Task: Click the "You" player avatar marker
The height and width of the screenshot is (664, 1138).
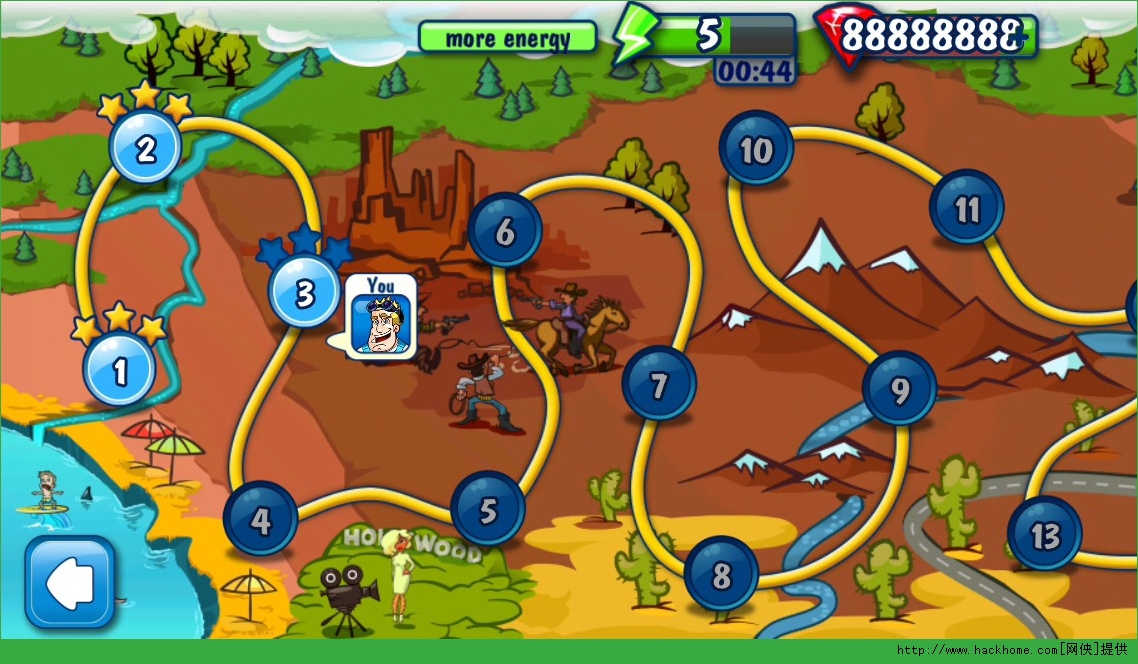Action: tap(380, 319)
